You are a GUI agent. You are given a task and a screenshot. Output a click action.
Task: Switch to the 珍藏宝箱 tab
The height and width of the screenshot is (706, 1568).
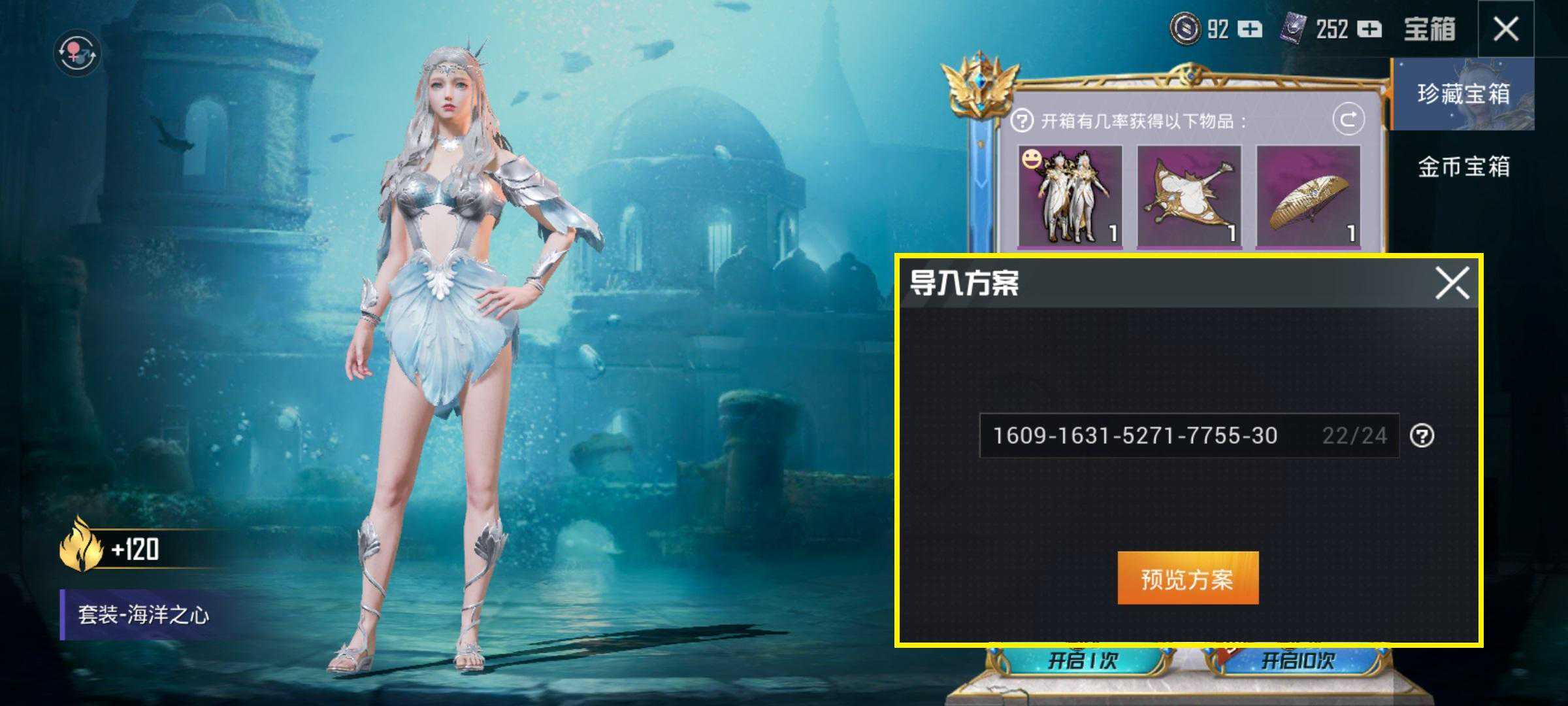[1463, 94]
